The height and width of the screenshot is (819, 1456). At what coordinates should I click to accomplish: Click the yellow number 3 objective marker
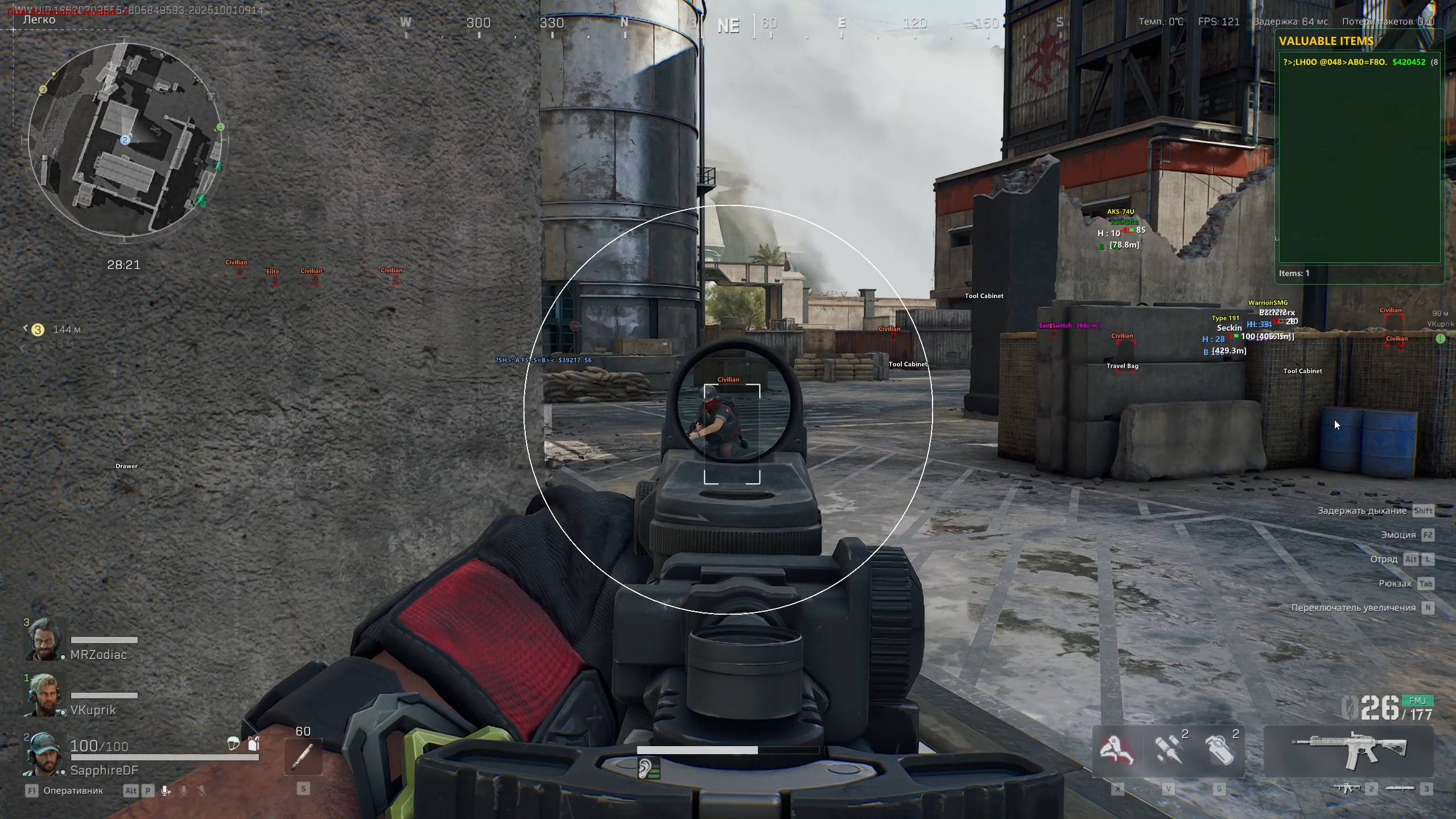pos(38,330)
